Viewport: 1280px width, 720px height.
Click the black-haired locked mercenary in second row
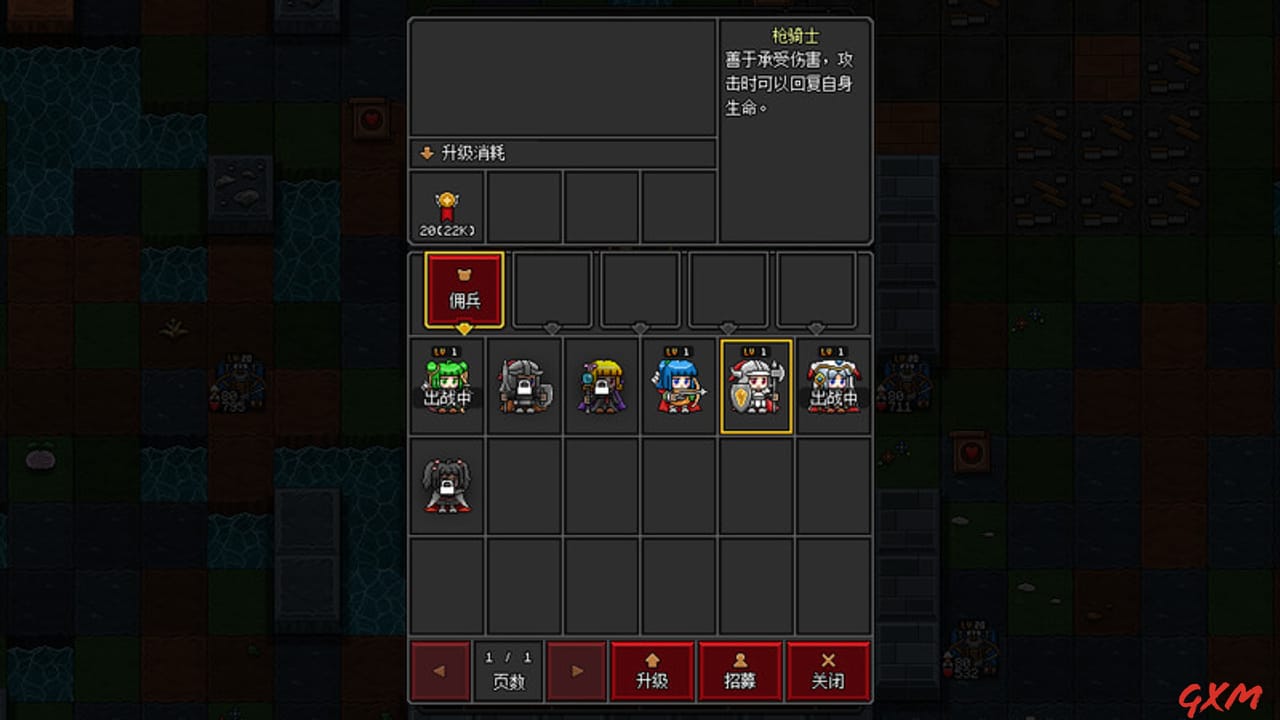point(447,485)
